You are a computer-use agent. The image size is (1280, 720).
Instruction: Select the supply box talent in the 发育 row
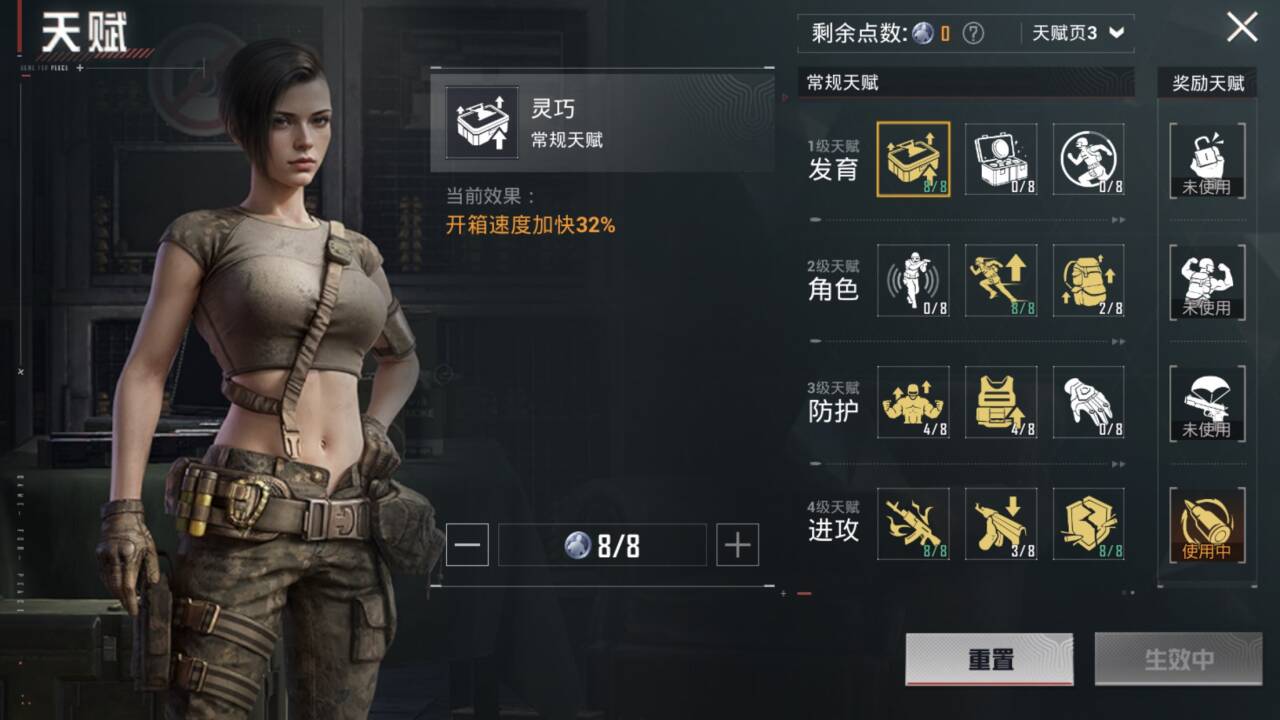1001,160
